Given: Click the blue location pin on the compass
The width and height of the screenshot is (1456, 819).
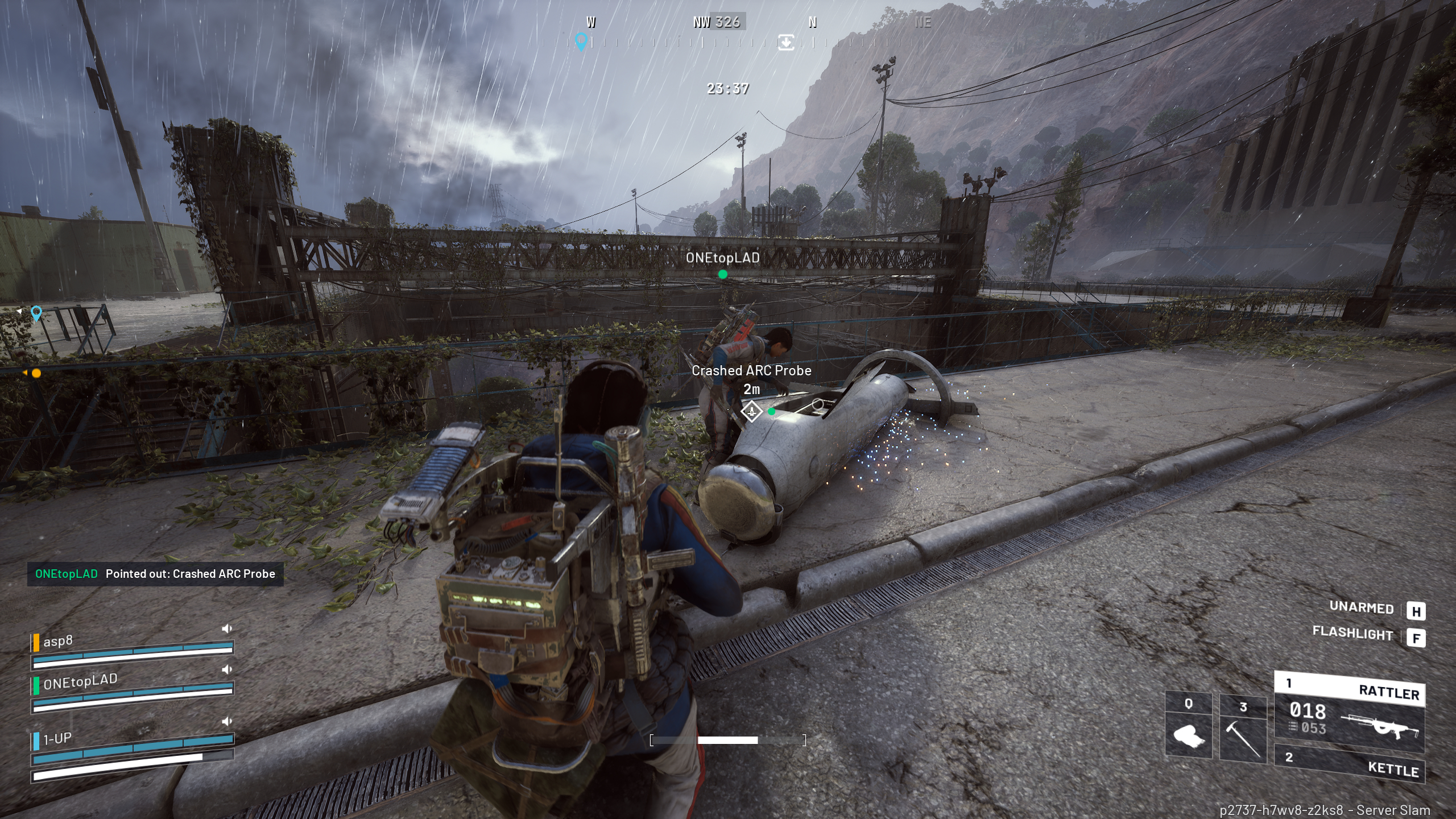Looking at the screenshot, I should click(581, 41).
